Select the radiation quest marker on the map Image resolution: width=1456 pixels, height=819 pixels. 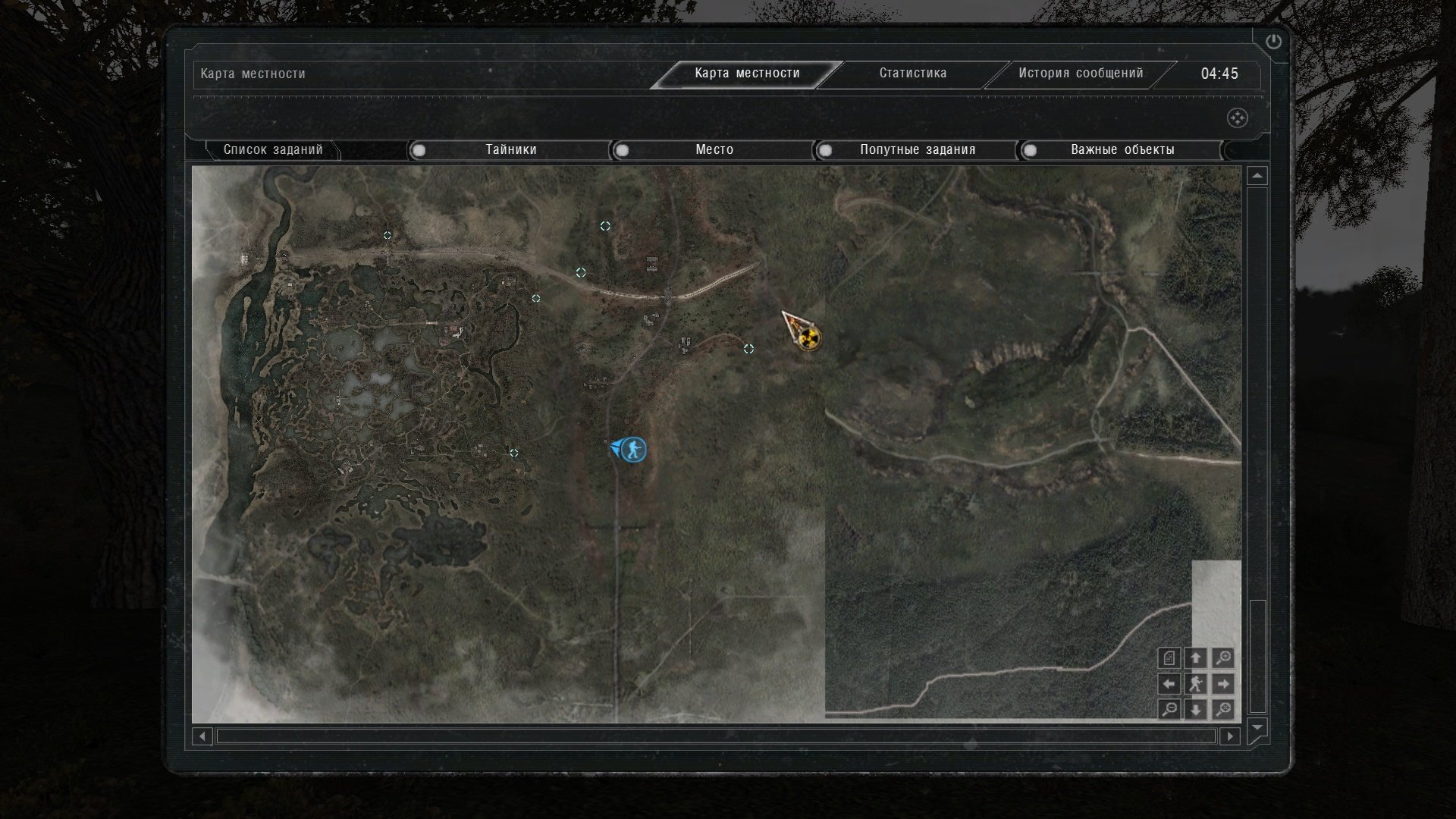(810, 338)
